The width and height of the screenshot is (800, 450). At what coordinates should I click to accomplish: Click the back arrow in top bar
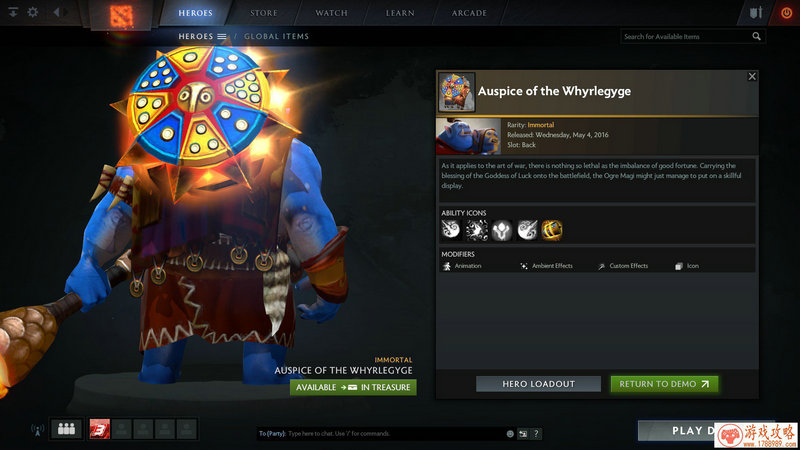coord(55,13)
